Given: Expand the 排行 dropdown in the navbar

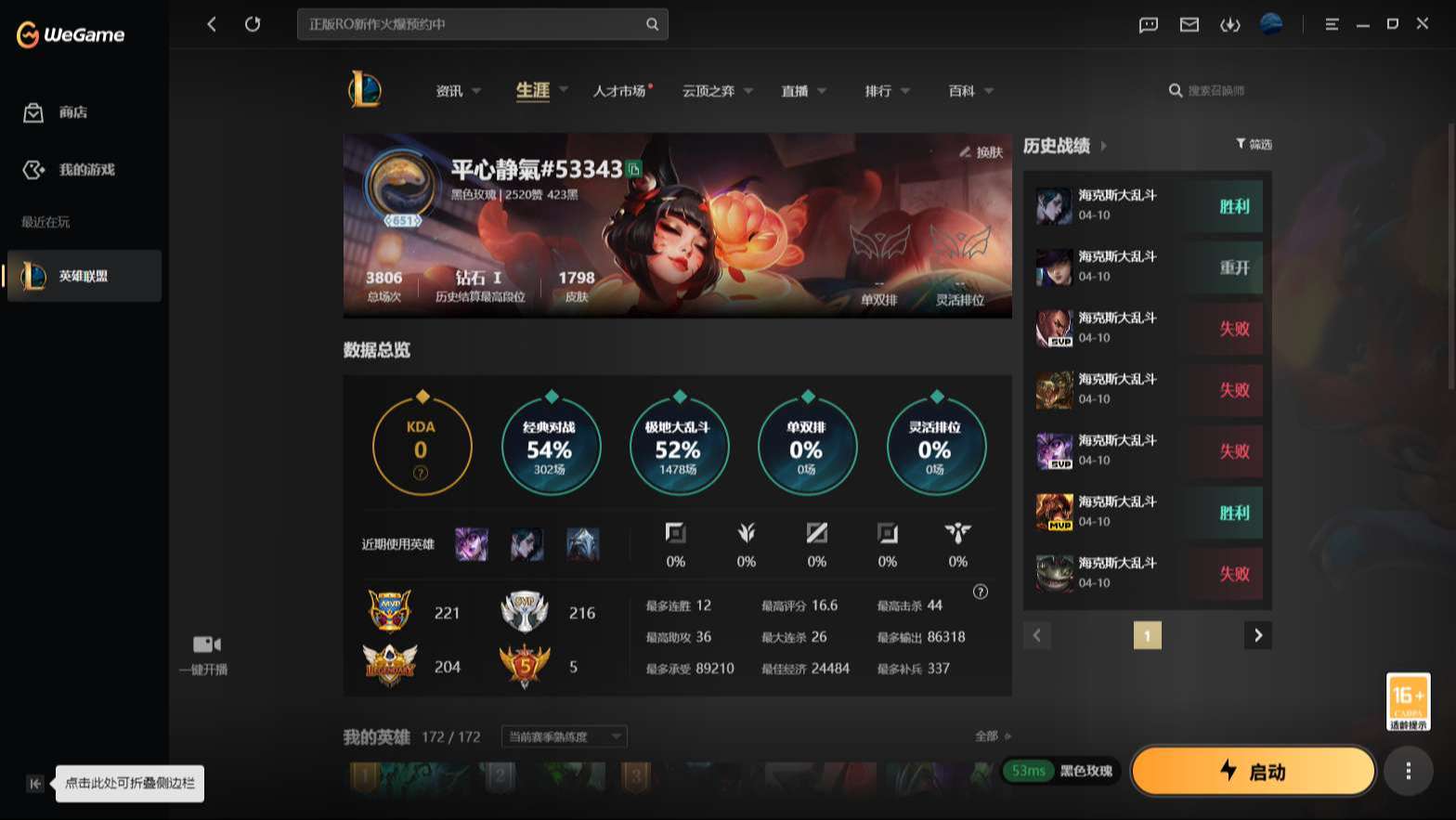Looking at the screenshot, I should click(905, 91).
